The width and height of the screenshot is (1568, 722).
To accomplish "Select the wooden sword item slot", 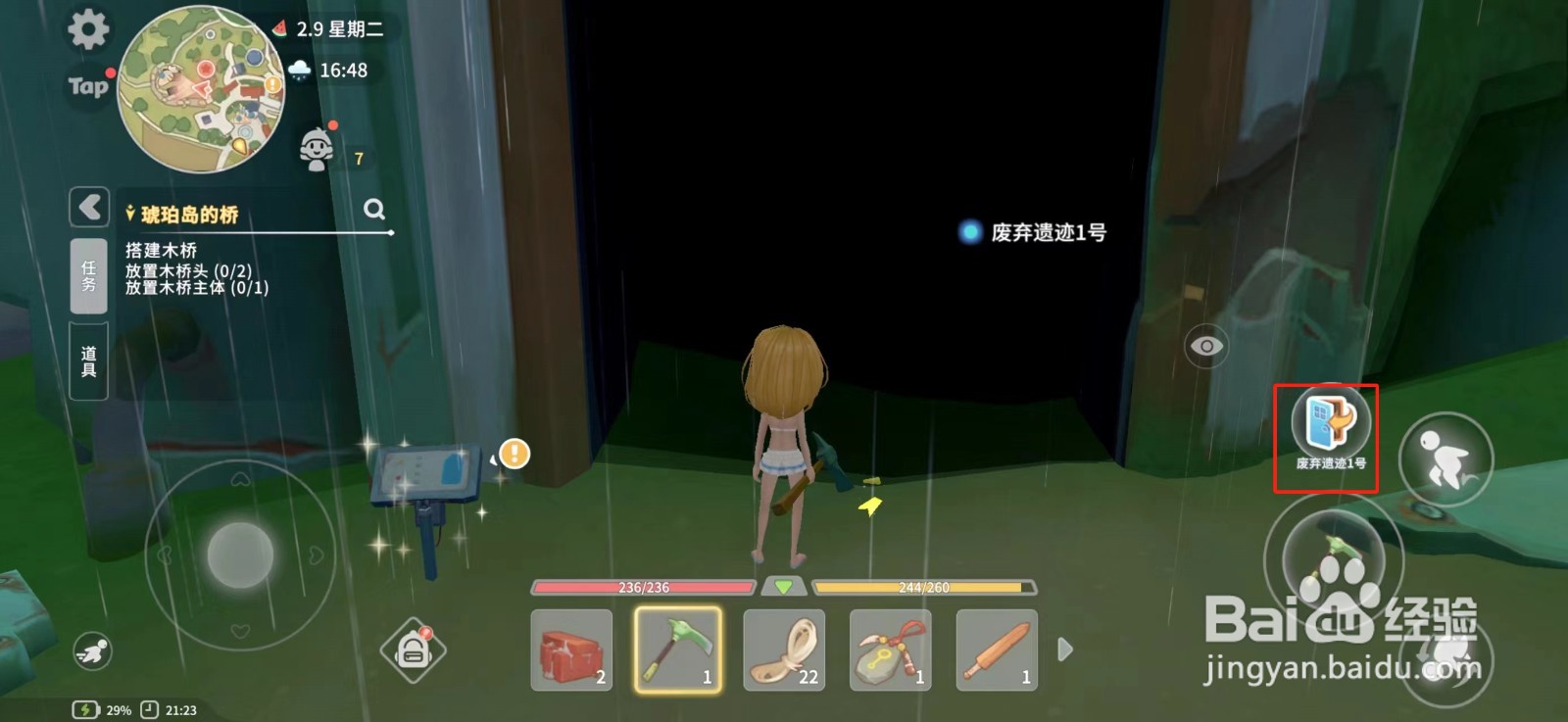I will pos(996,650).
